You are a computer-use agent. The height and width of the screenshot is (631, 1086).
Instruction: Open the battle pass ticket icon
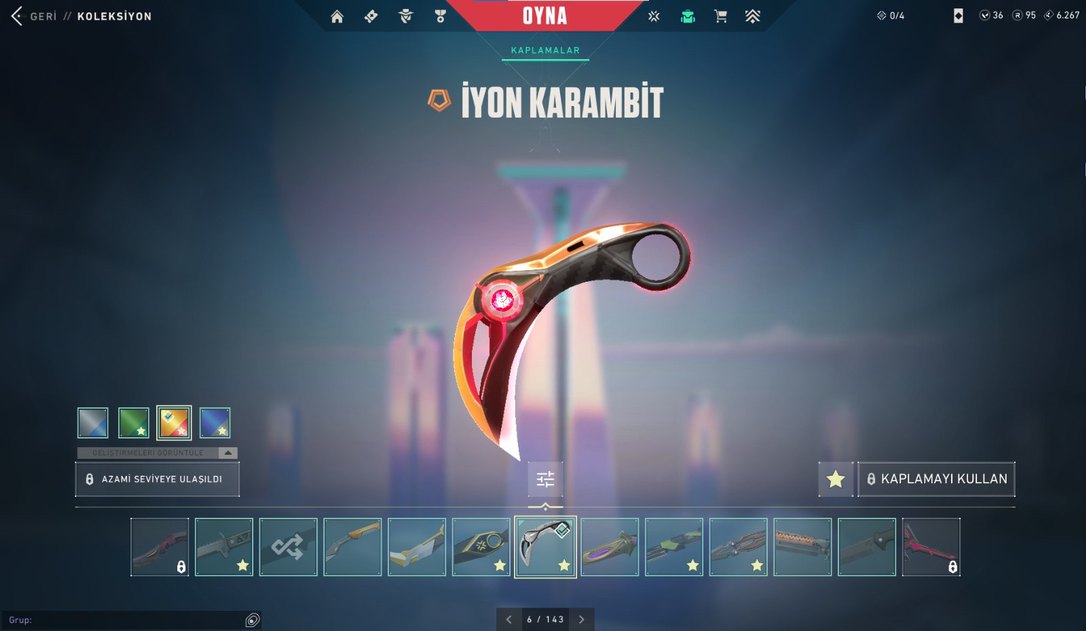tap(371, 16)
